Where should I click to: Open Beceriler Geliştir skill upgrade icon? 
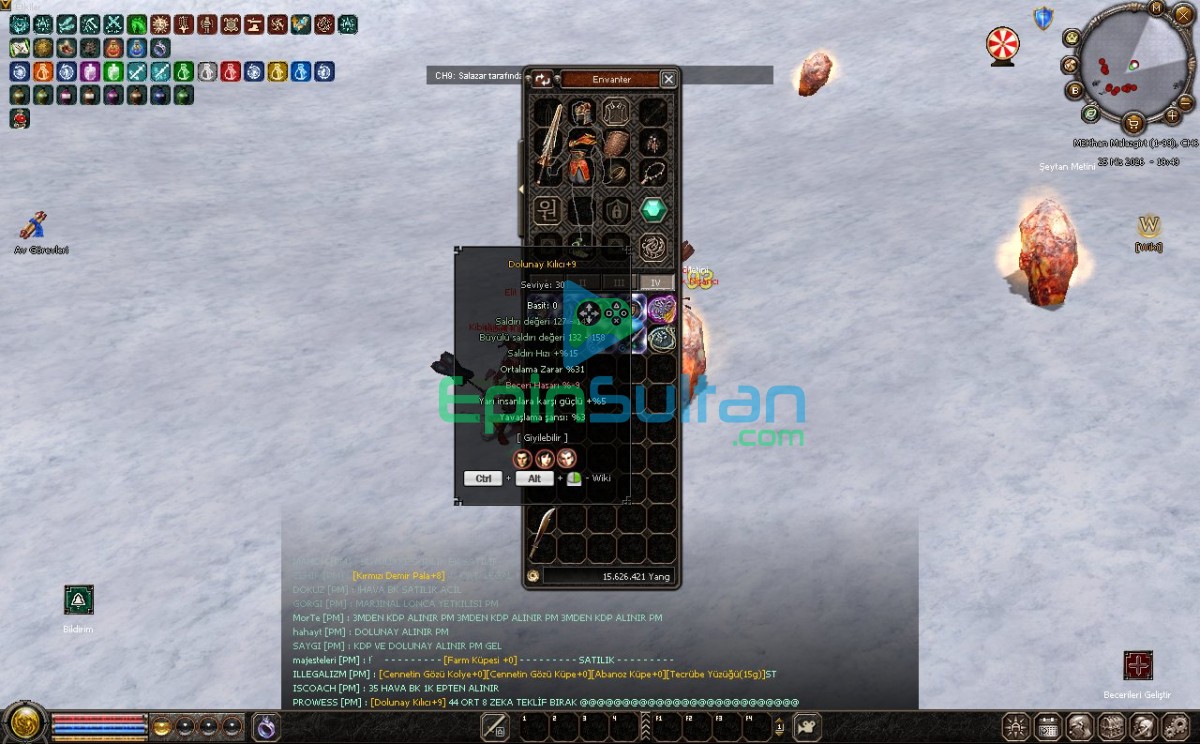pos(1138,665)
